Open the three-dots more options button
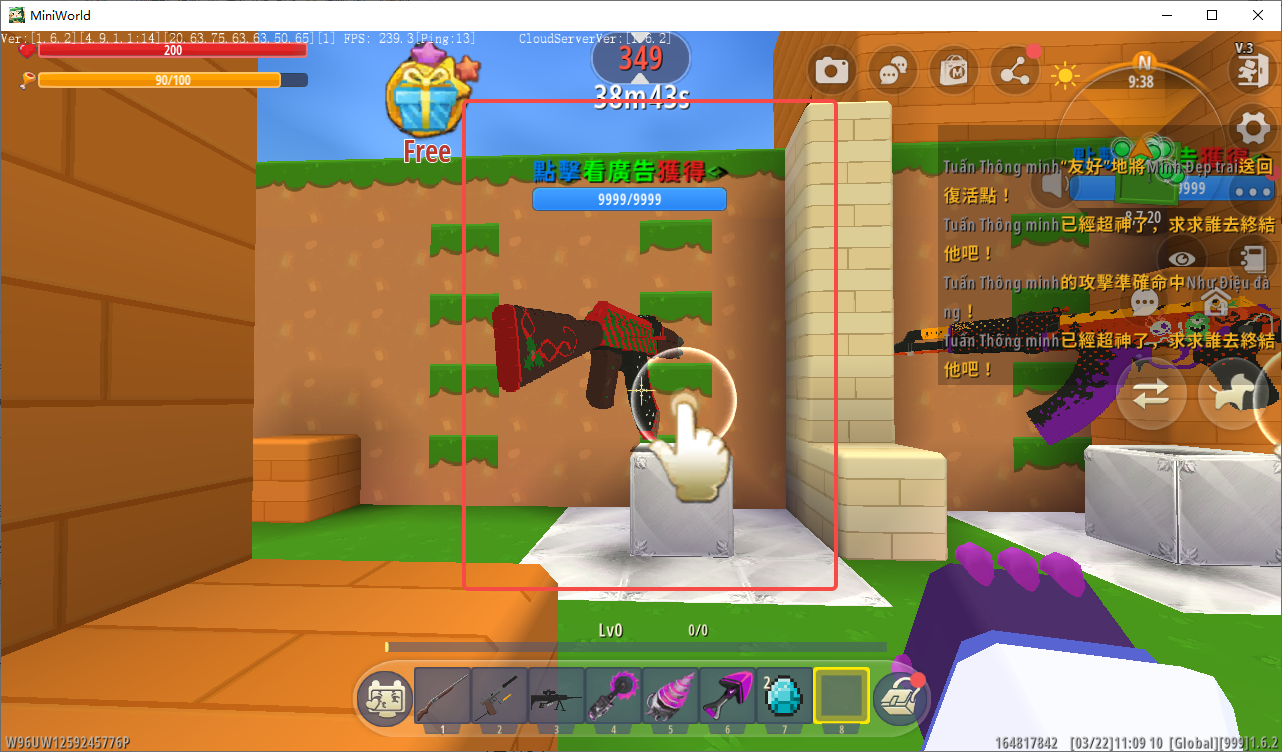 [1253, 191]
